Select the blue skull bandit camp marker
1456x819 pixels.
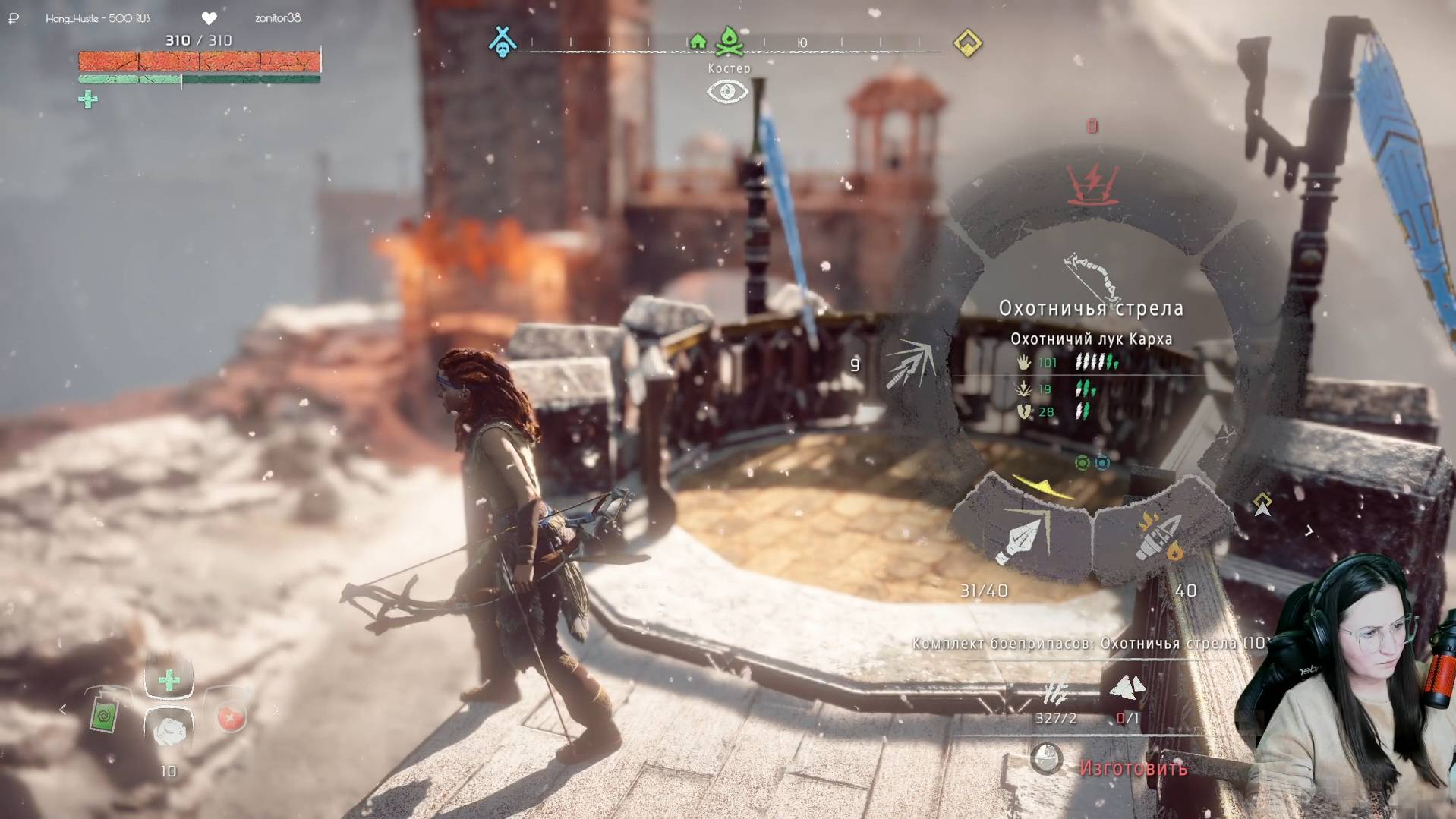tap(502, 42)
